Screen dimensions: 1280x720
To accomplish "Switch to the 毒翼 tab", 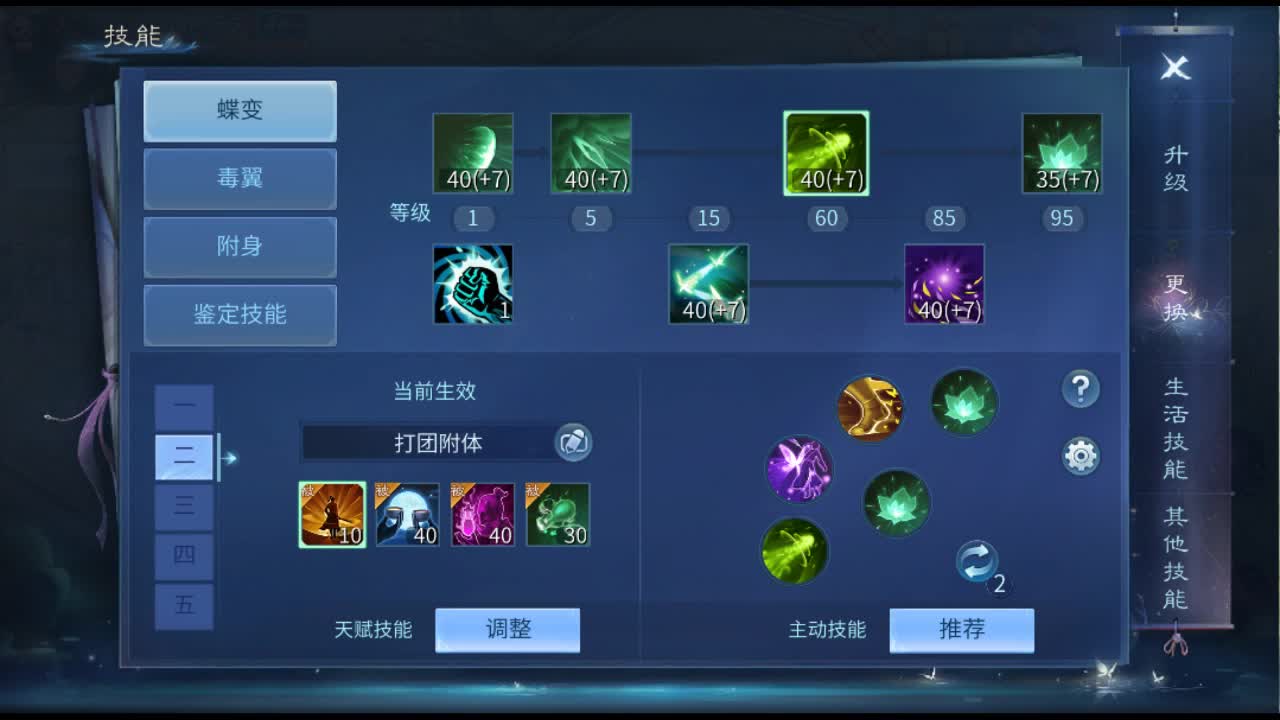I will point(240,179).
